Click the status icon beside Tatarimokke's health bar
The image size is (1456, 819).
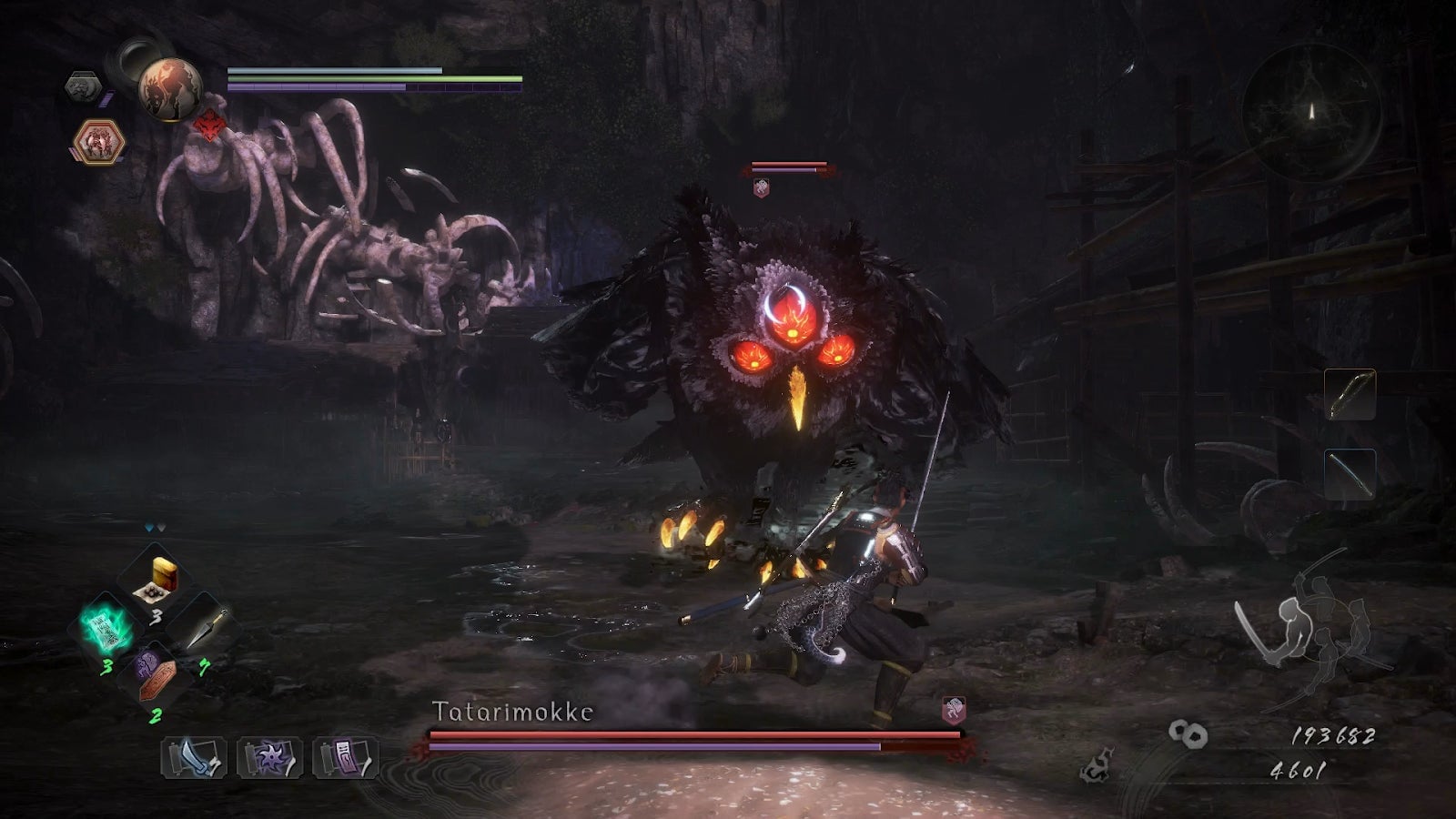pyautogui.click(x=953, y=709)
